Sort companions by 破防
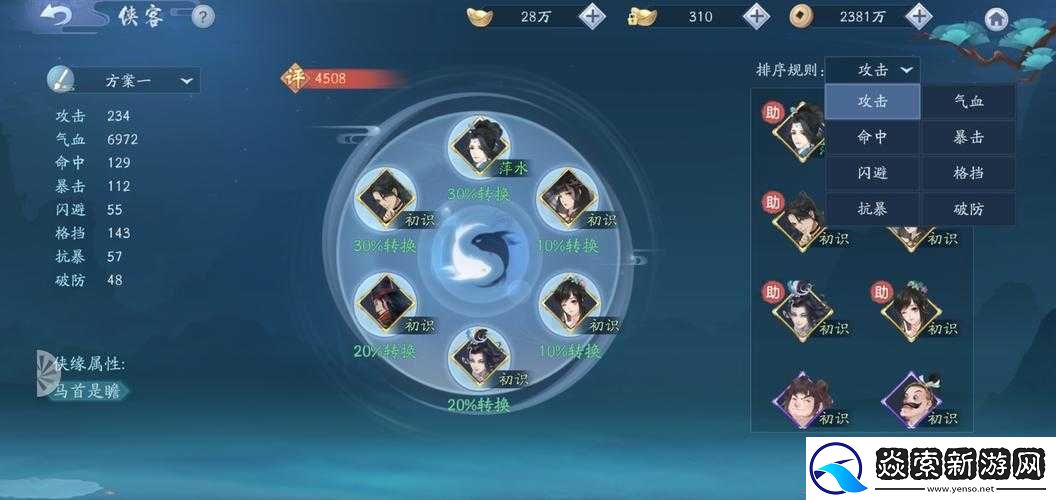This screenshot has height=500, width=1056. pyautogui.click(x=968, y=209)
